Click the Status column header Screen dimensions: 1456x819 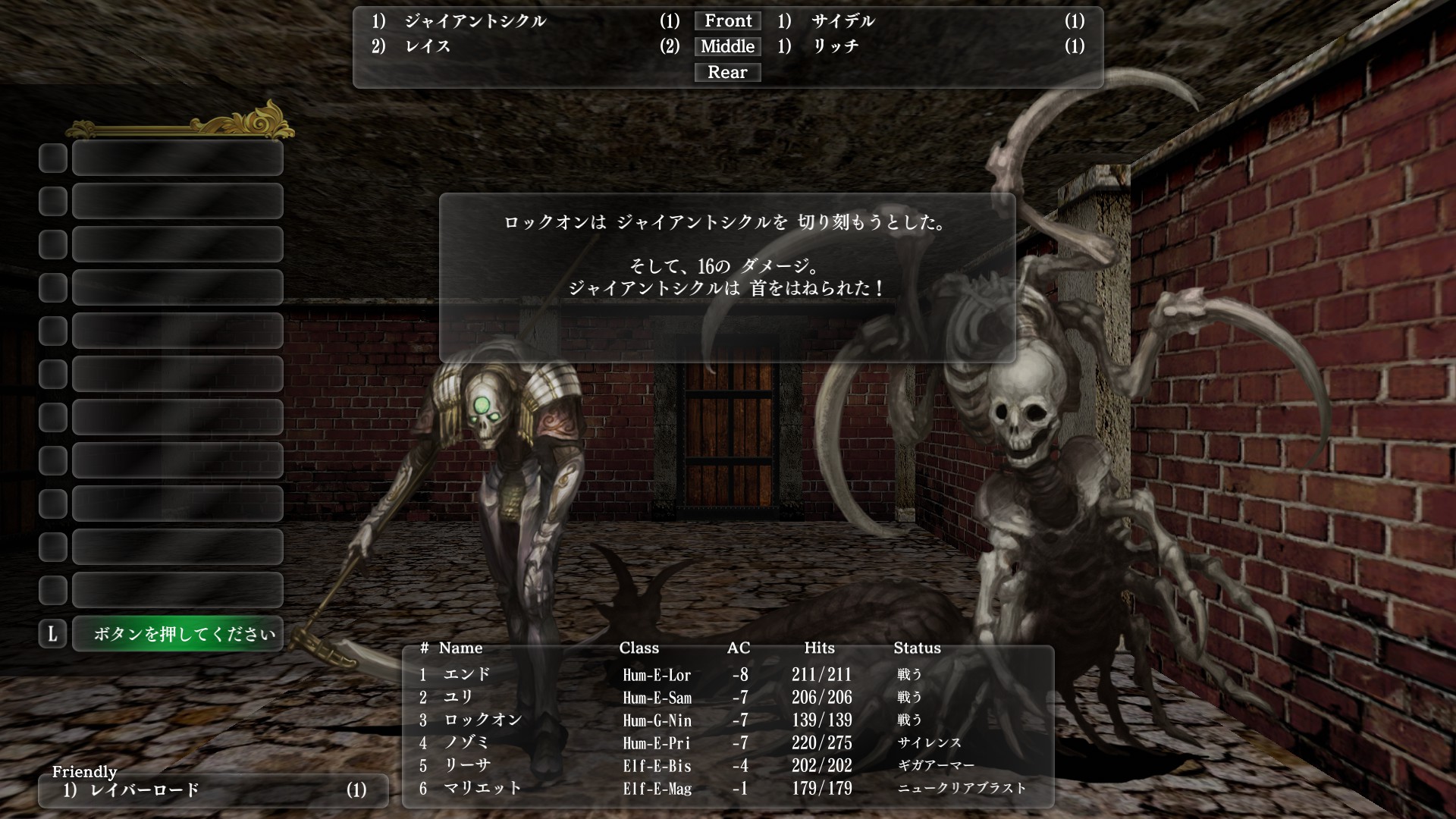918,648
